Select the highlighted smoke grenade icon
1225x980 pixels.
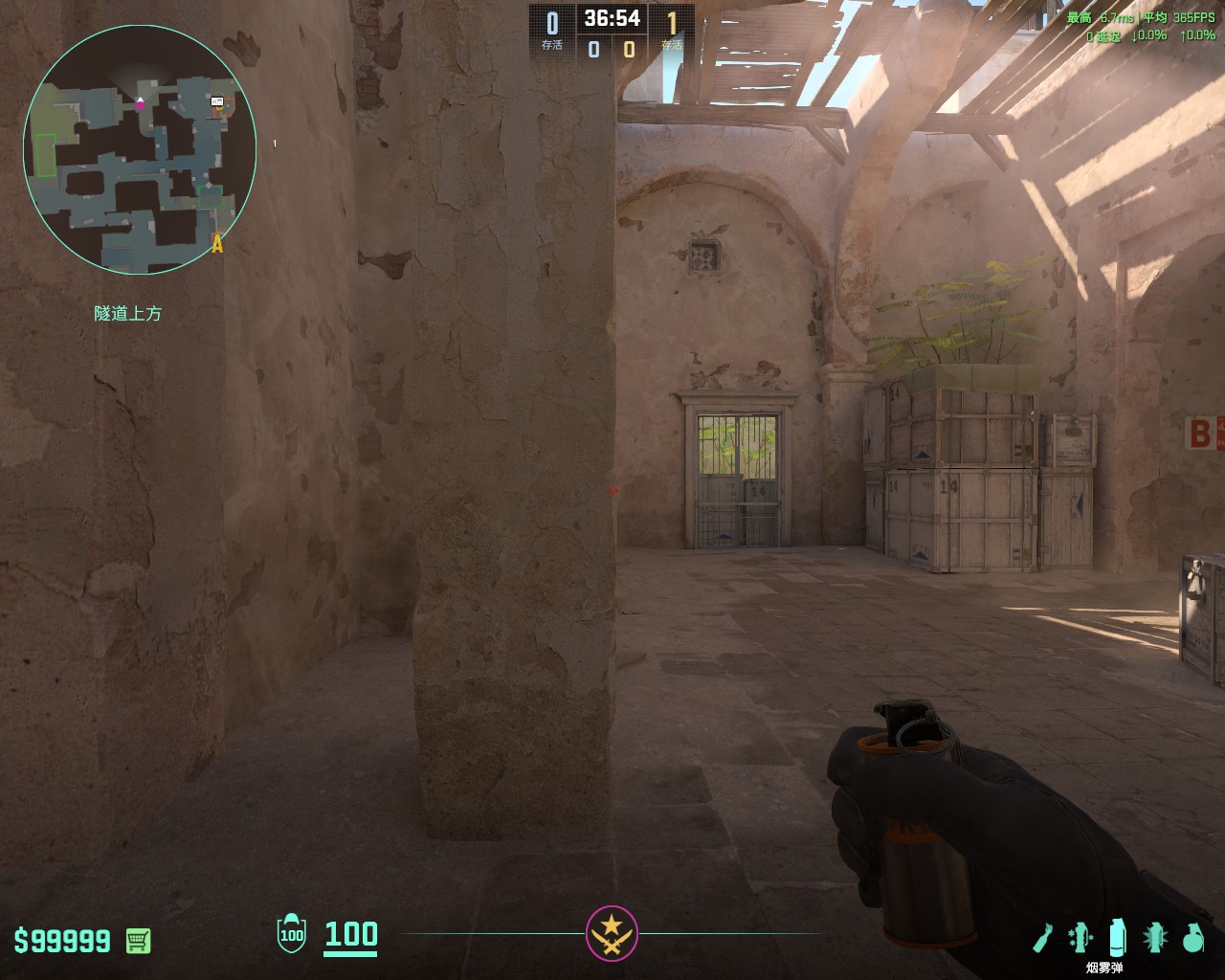coord(1117,938)
